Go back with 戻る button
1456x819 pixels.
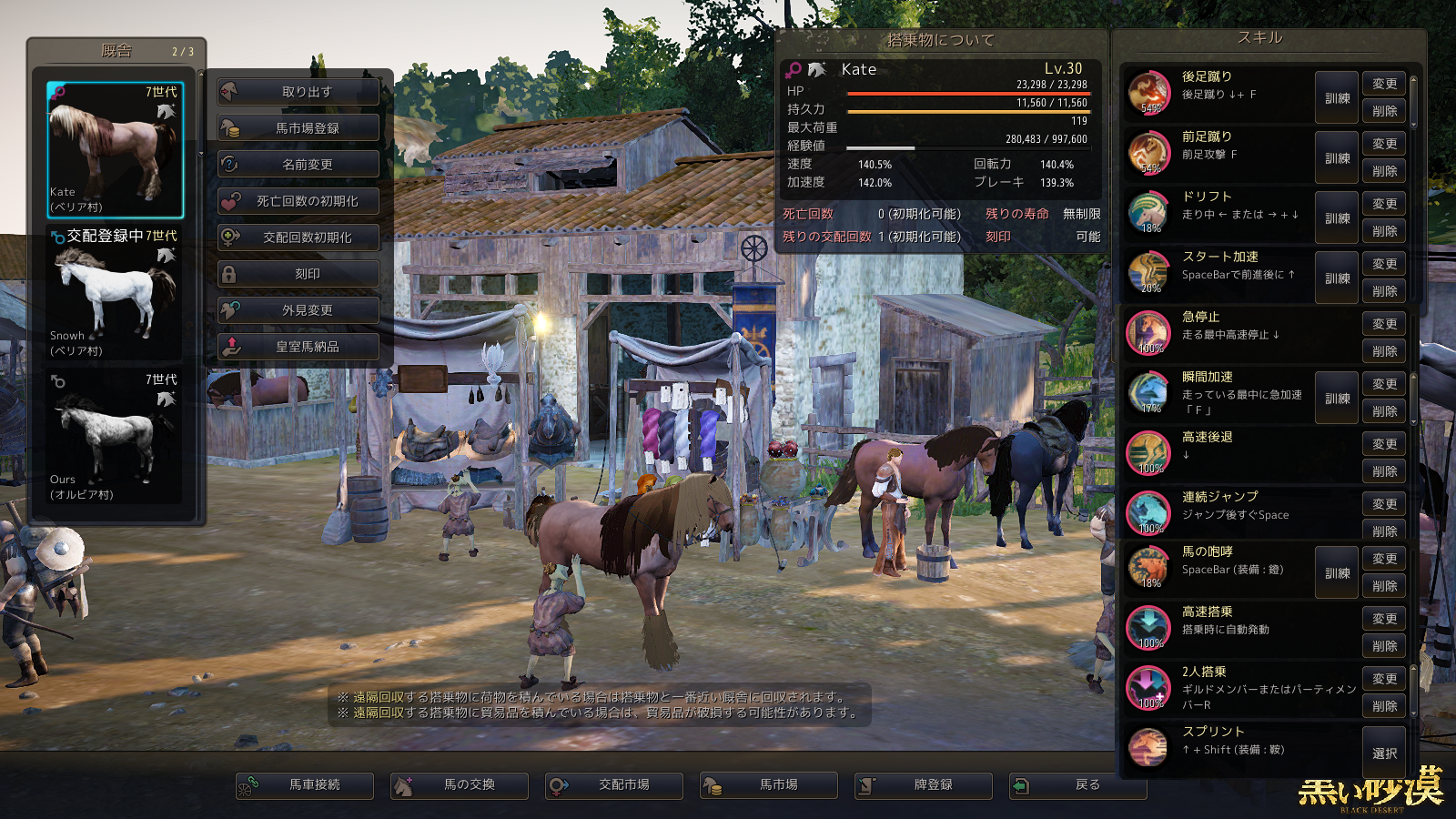[x=1078, y=784]
